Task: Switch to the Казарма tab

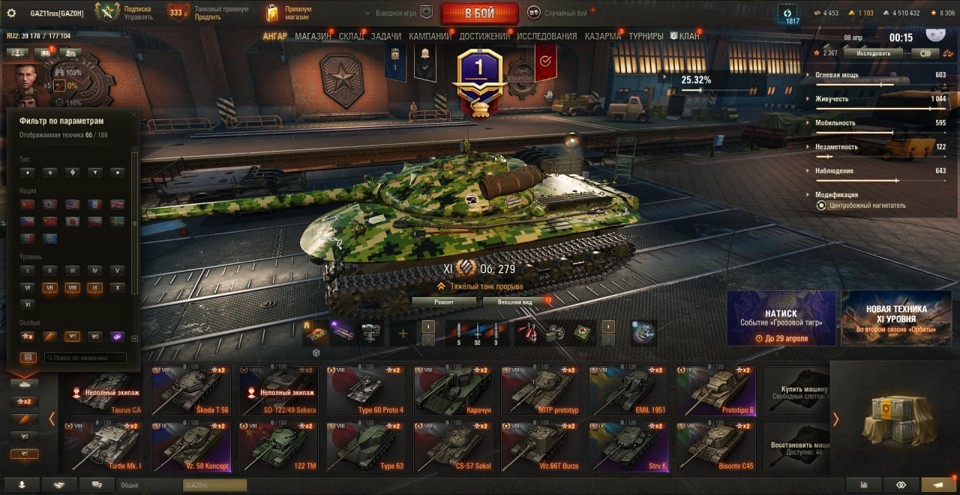Action: pyautogui.click(x=603, y=36)
